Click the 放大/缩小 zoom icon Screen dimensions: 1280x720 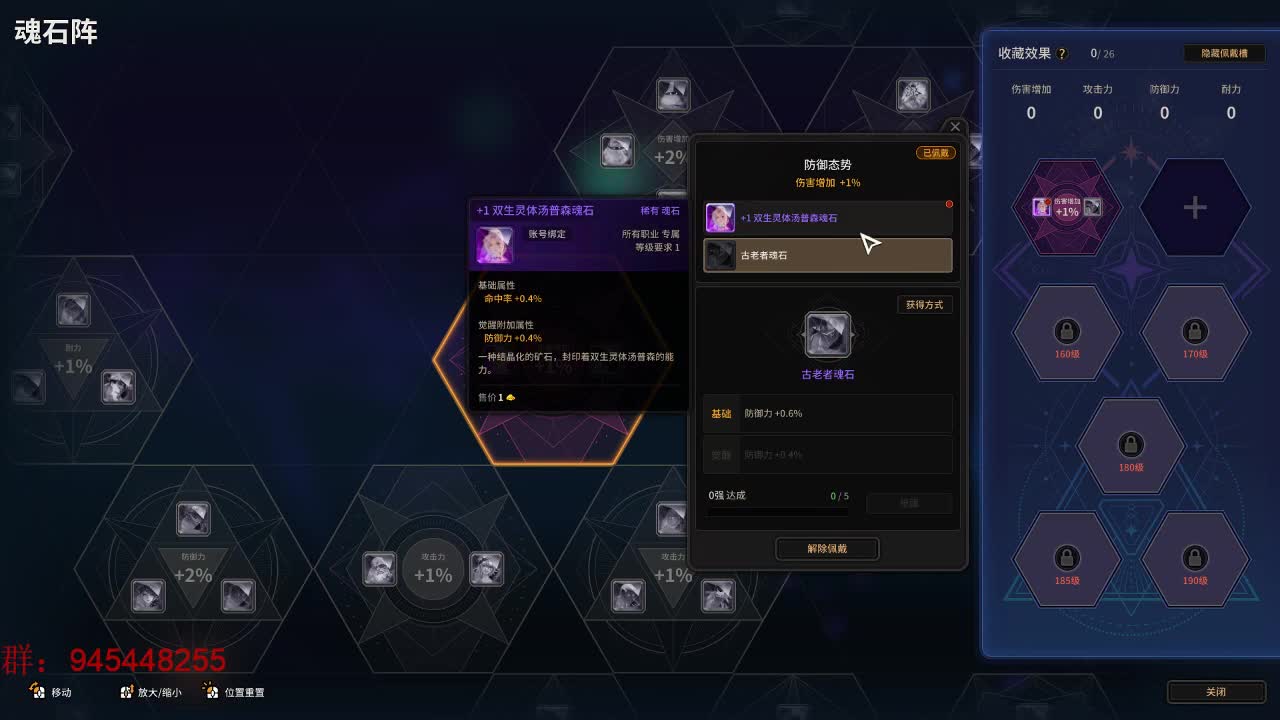(x=127, y=692)
